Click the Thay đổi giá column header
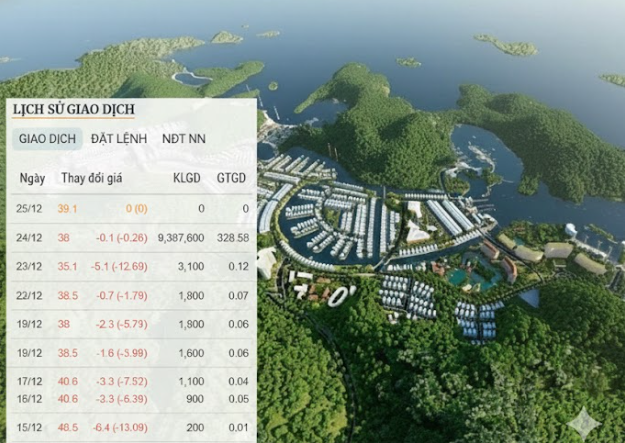The image size is (625, 443). point(94,179)
